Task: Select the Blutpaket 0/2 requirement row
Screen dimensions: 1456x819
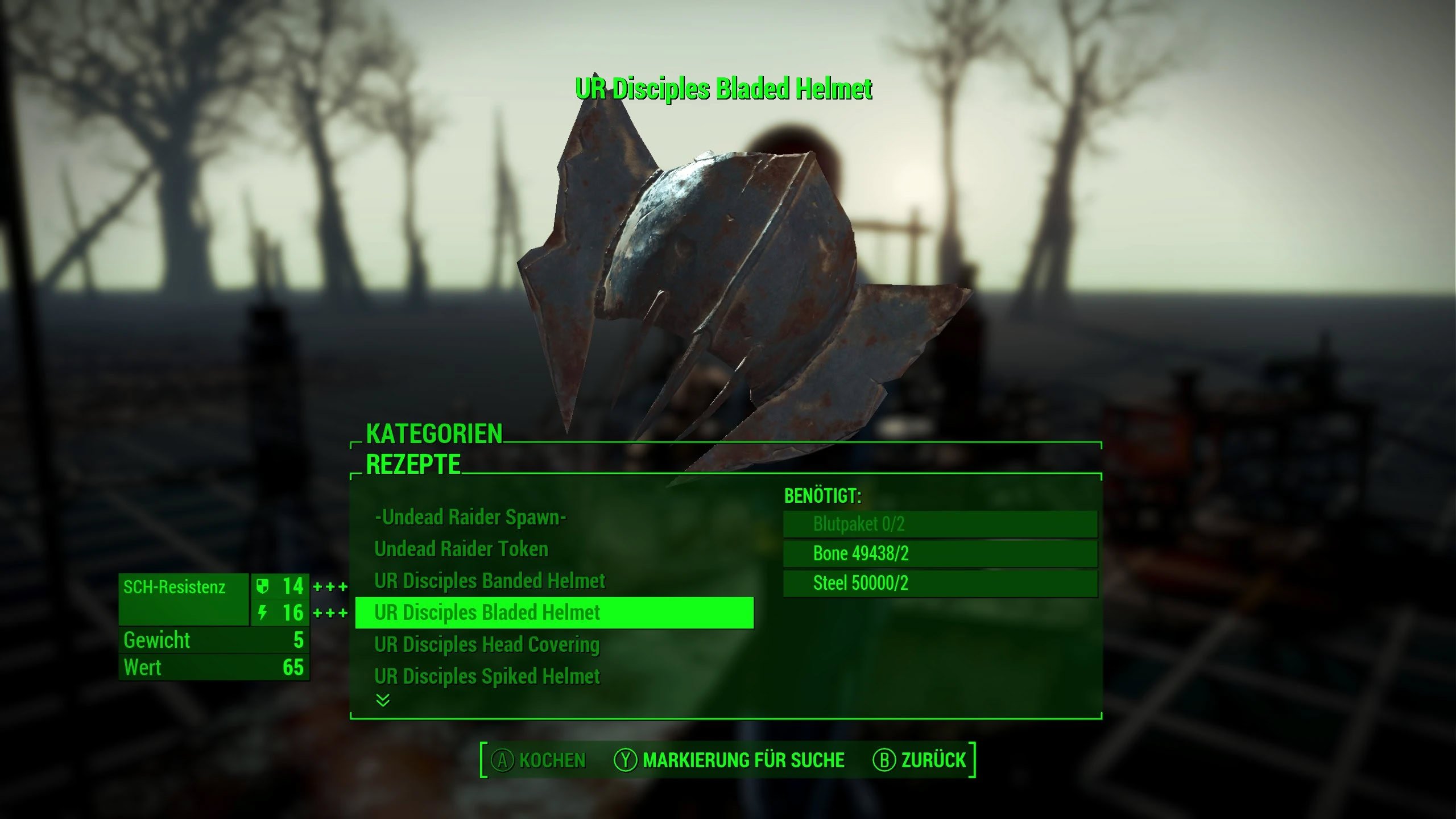Action: [940, 524]
